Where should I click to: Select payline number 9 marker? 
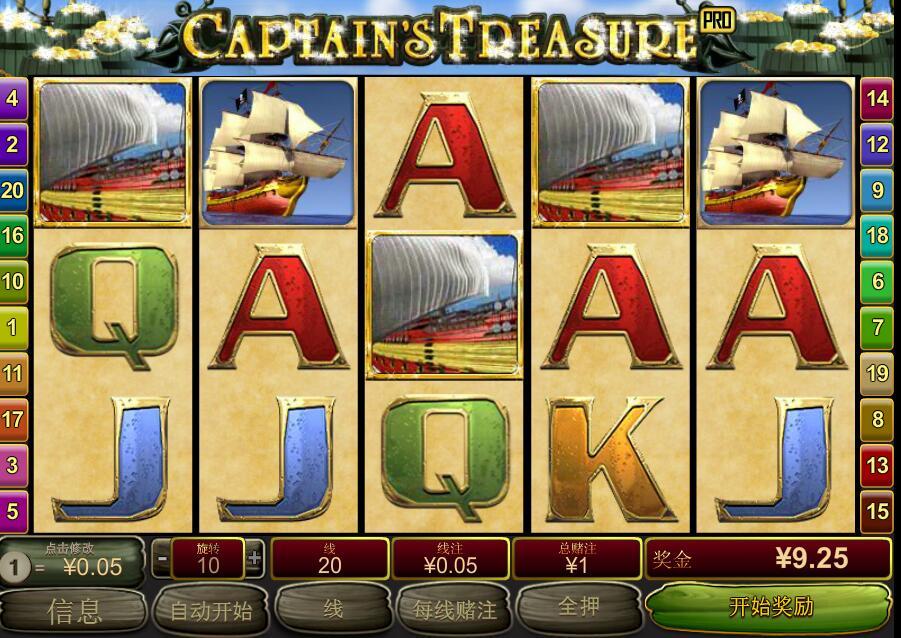point(877,190)
